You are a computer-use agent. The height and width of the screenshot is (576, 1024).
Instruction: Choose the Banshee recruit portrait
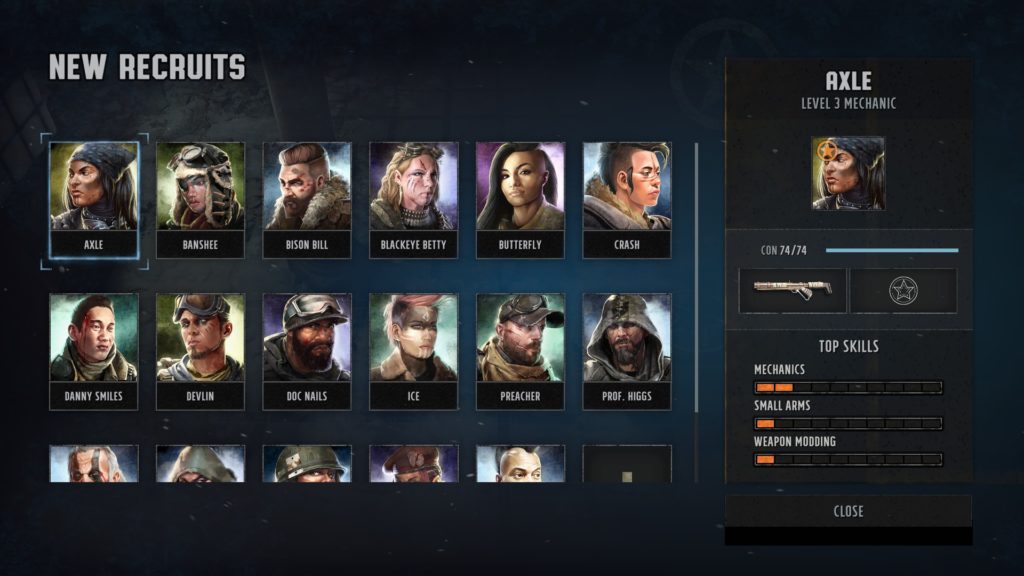(x=200, y=198)
